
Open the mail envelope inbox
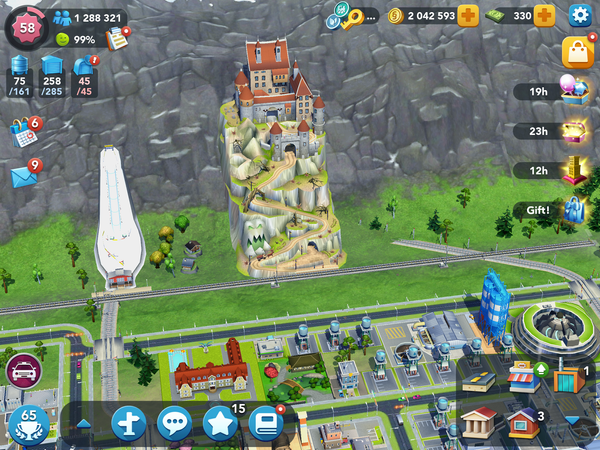(x=24, y=175)
